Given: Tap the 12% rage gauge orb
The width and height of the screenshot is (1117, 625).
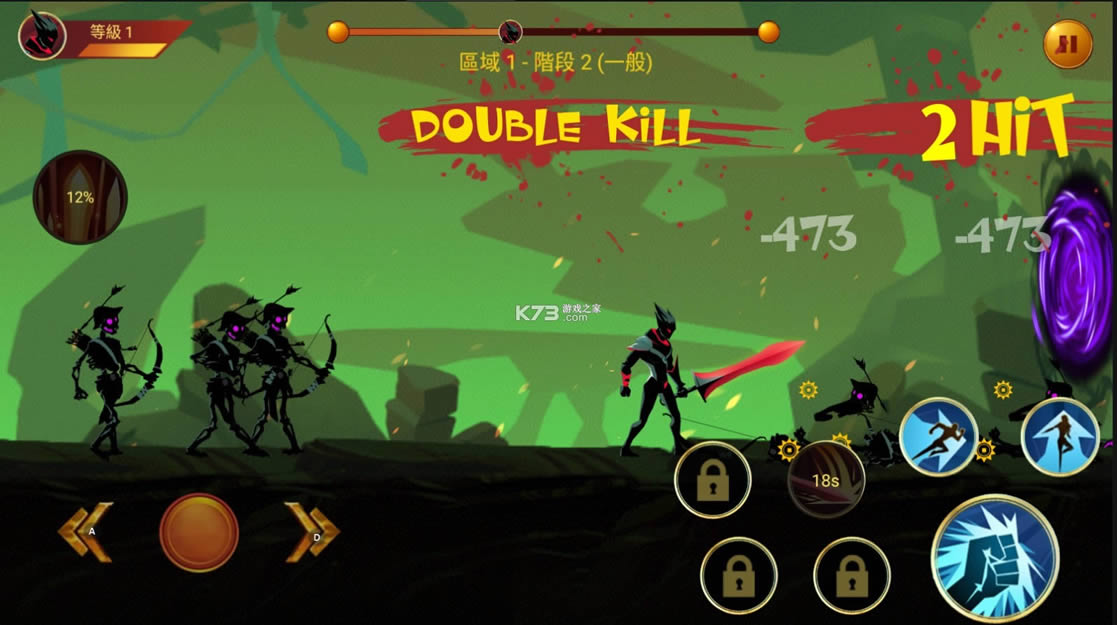Looking at the screenshot, I should (x=80, y=197).
